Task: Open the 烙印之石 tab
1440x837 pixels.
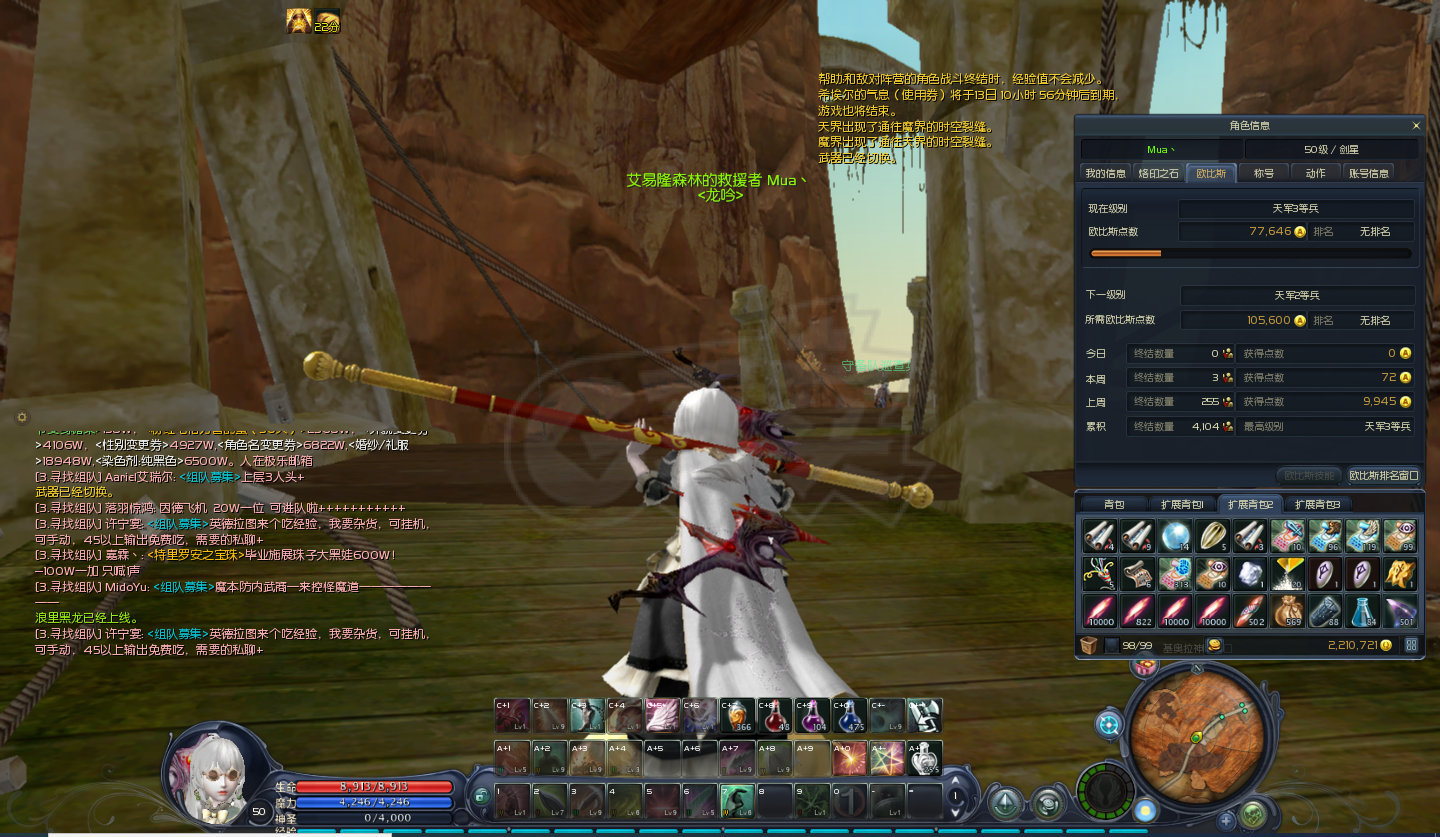Action: pyautogui.click(x=1159, y=173)
